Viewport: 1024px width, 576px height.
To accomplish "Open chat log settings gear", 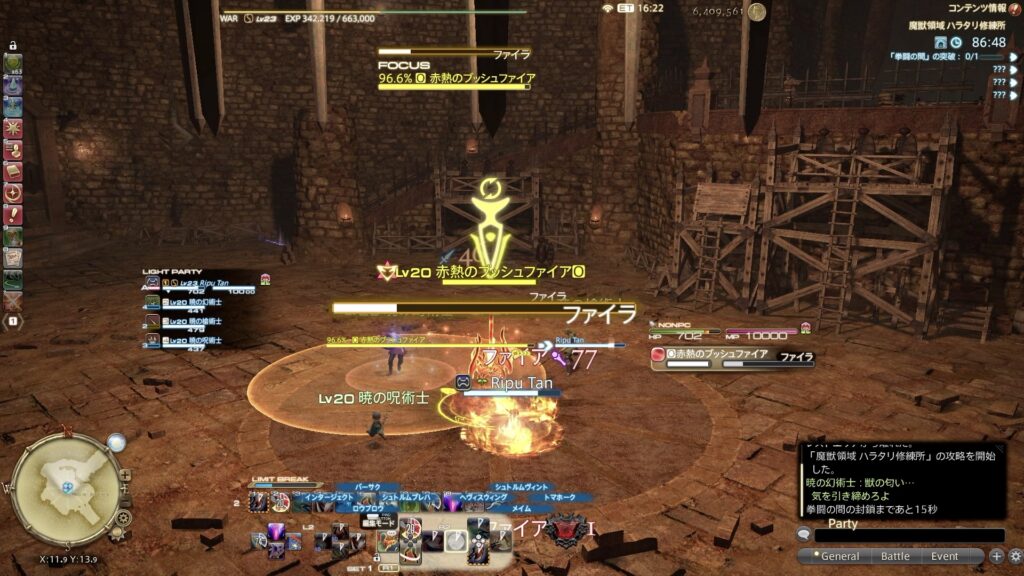I will click(x=1015, y=556).
